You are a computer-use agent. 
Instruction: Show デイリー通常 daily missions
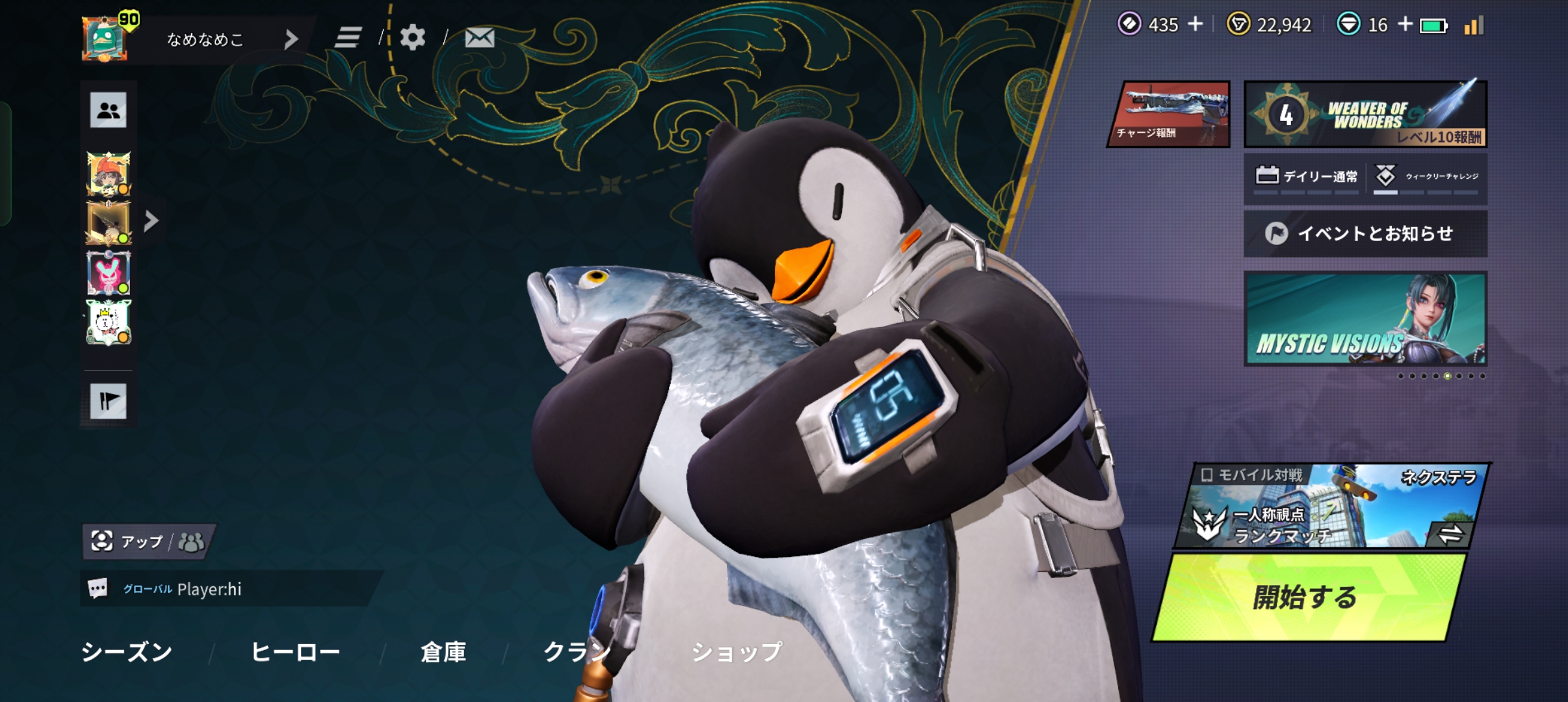point(1307,177)
